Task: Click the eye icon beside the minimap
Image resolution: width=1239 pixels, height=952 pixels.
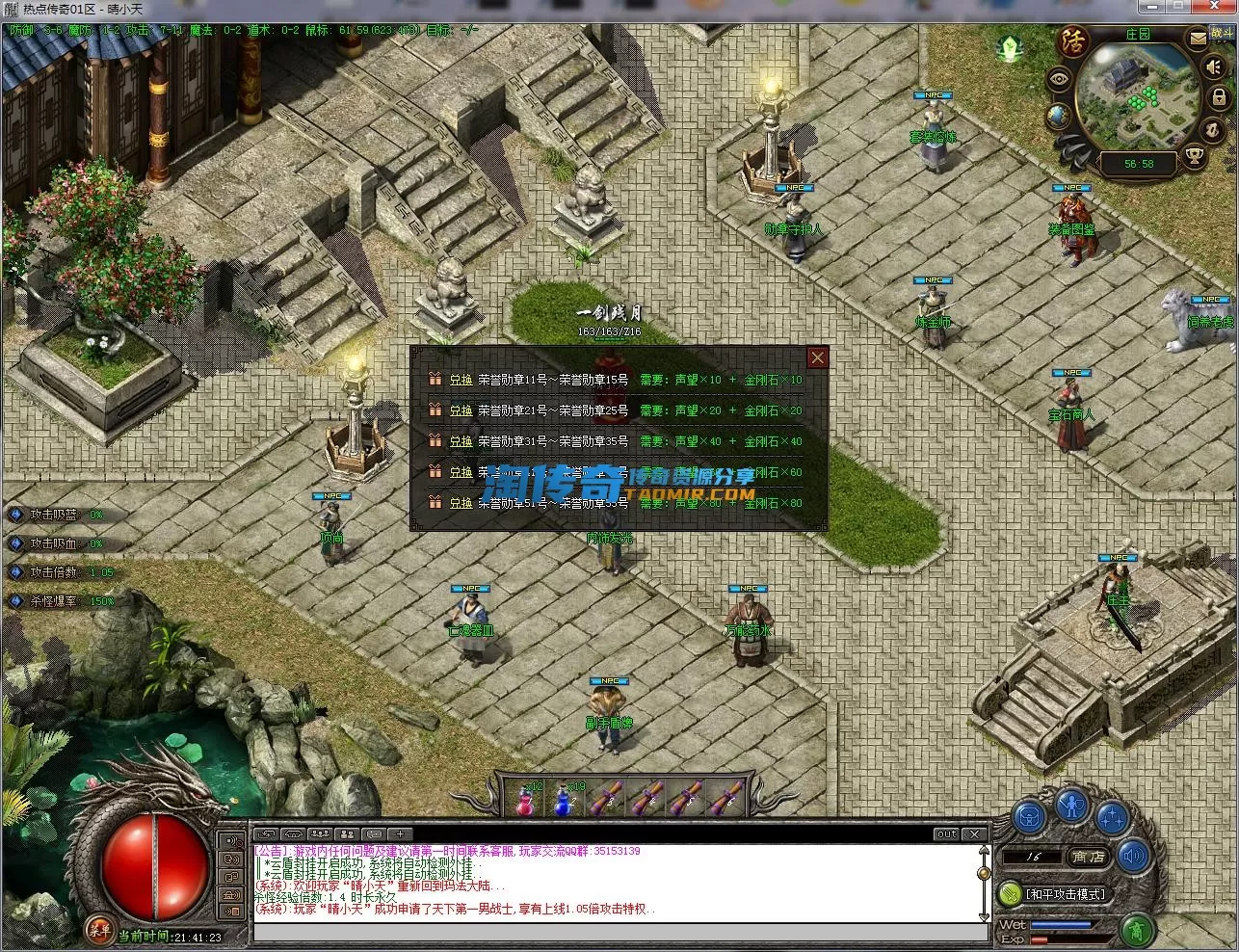Action: tap(1060, 81)
